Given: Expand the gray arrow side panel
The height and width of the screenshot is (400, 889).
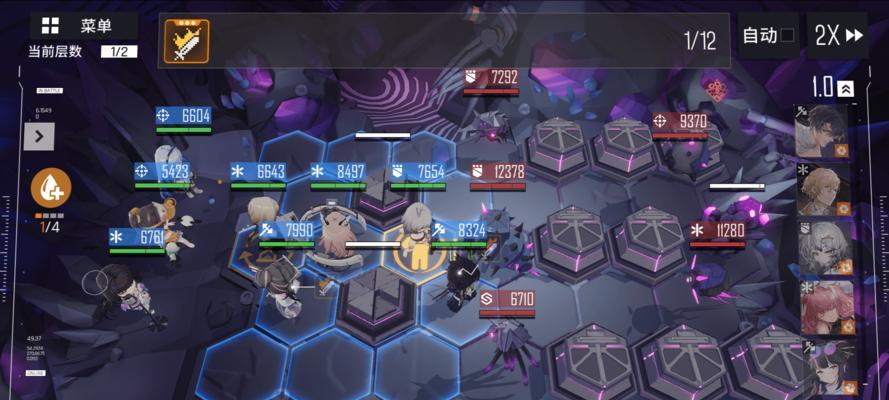Looking at the screenshot, I should [x=39, y=136].
